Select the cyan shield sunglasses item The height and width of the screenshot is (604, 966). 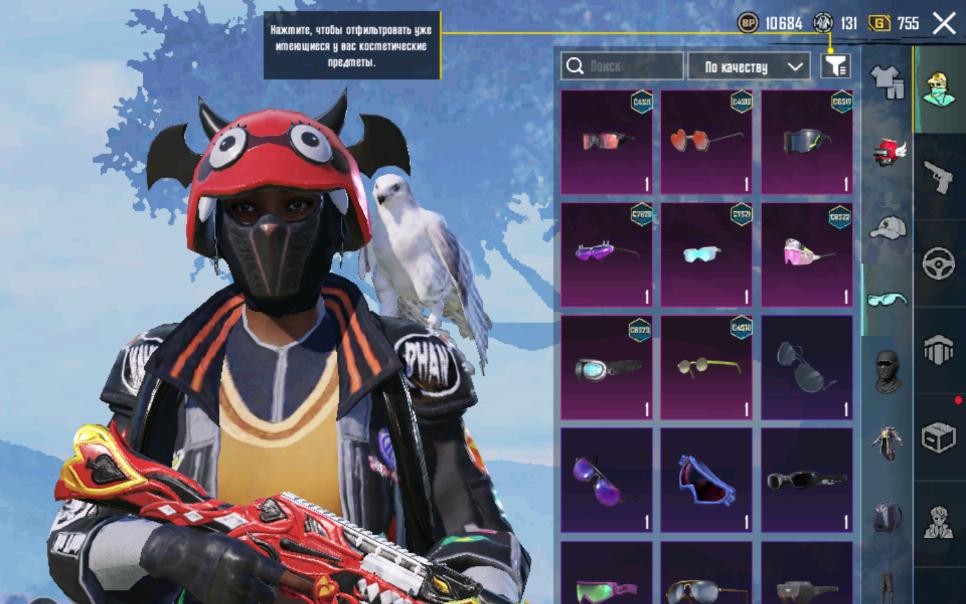point(706,254)
